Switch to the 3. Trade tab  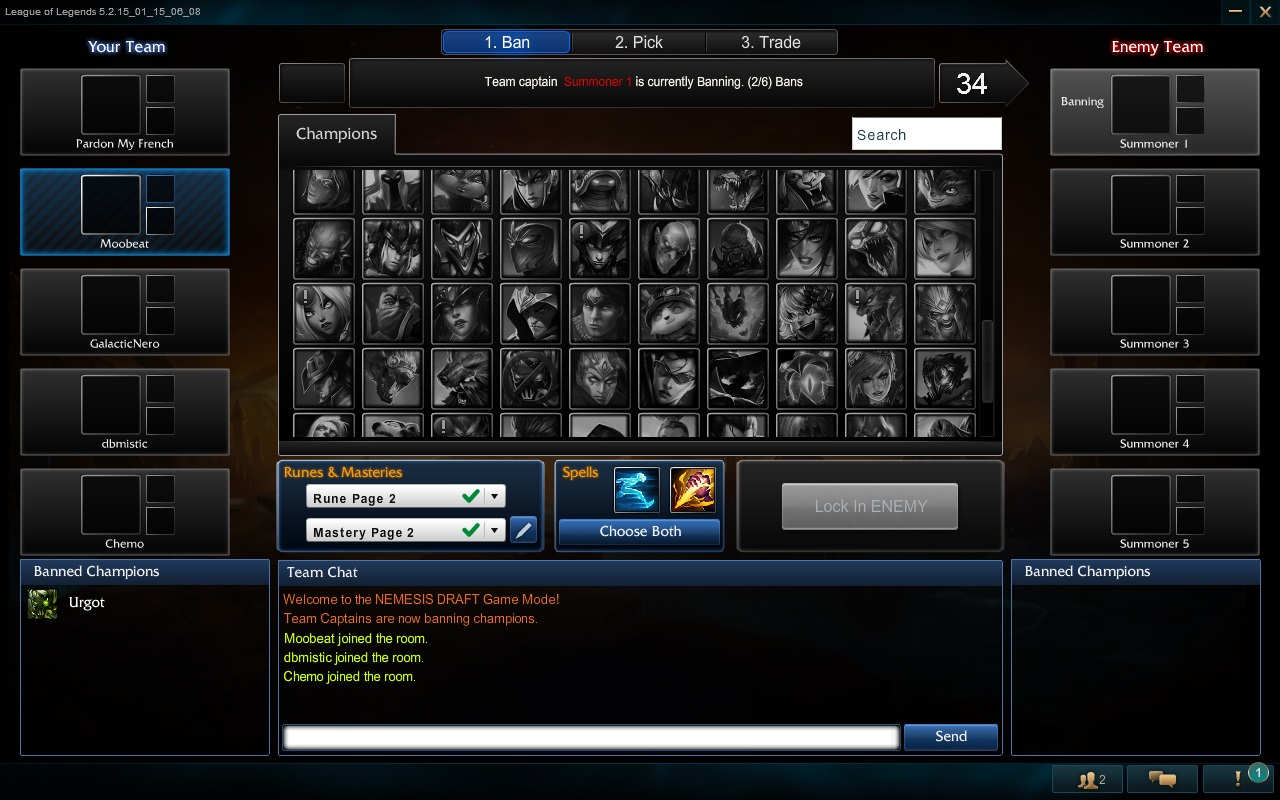(772, 42)
